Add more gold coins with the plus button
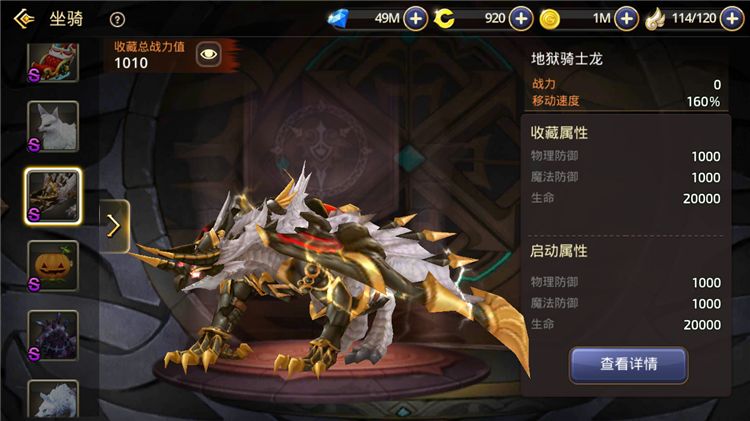 pyautogui.click(x=626, y=18)
